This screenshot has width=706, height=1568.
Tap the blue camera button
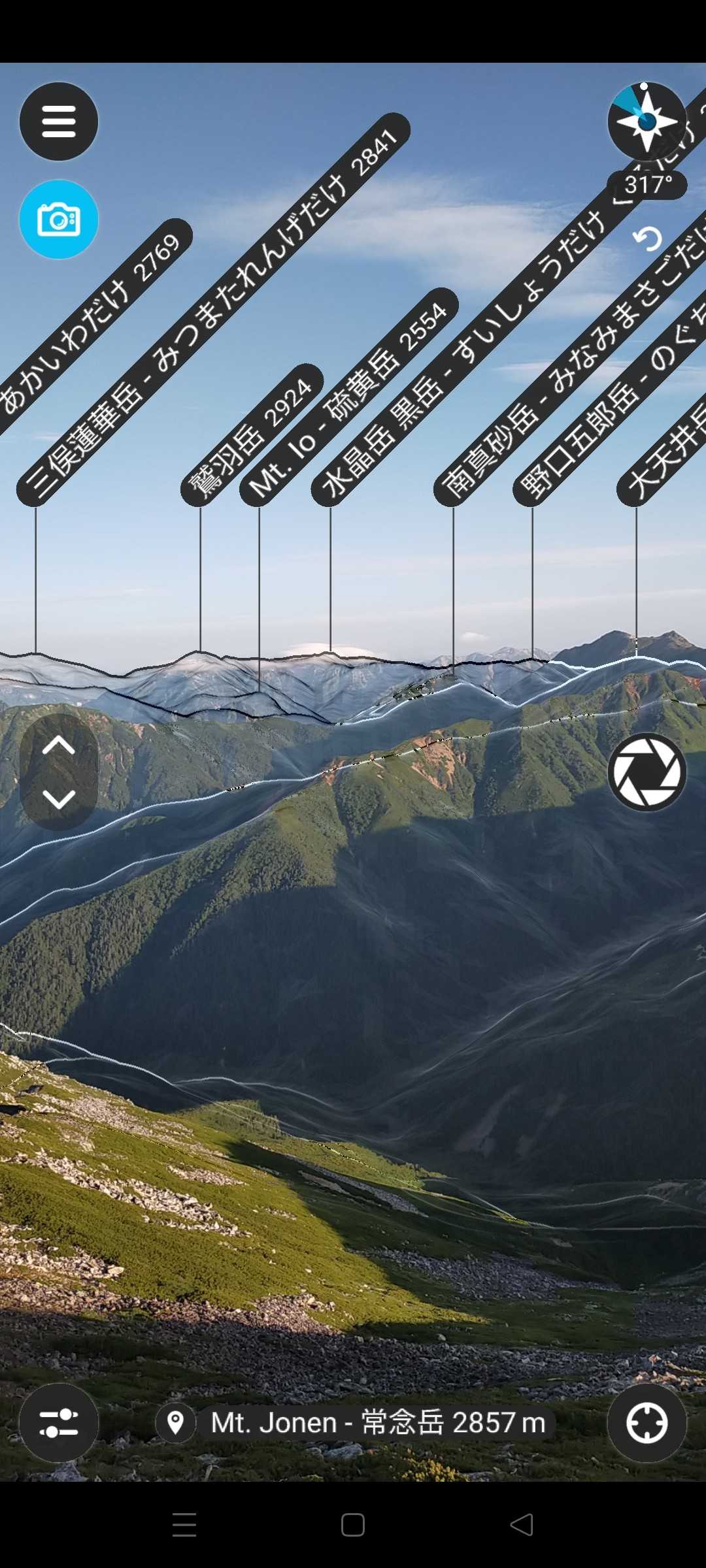click(x=59, y=220)
